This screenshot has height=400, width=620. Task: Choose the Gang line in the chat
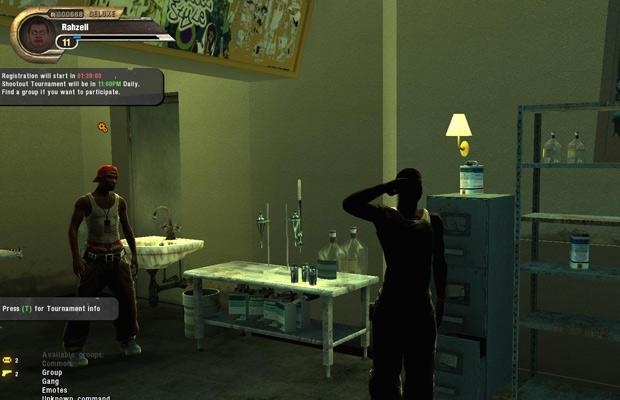50,381
